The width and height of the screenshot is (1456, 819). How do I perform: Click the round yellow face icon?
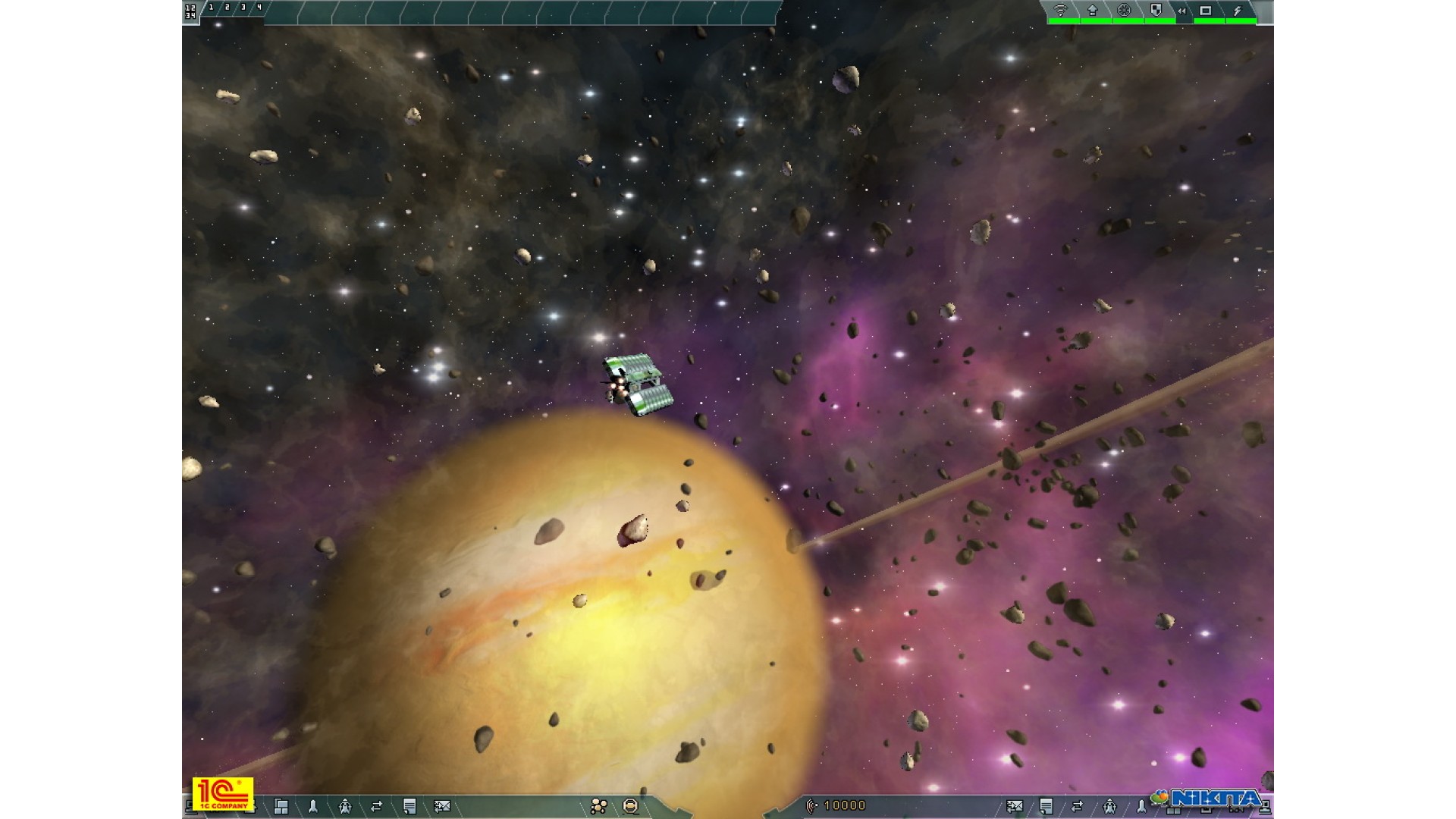click(630, 806)
